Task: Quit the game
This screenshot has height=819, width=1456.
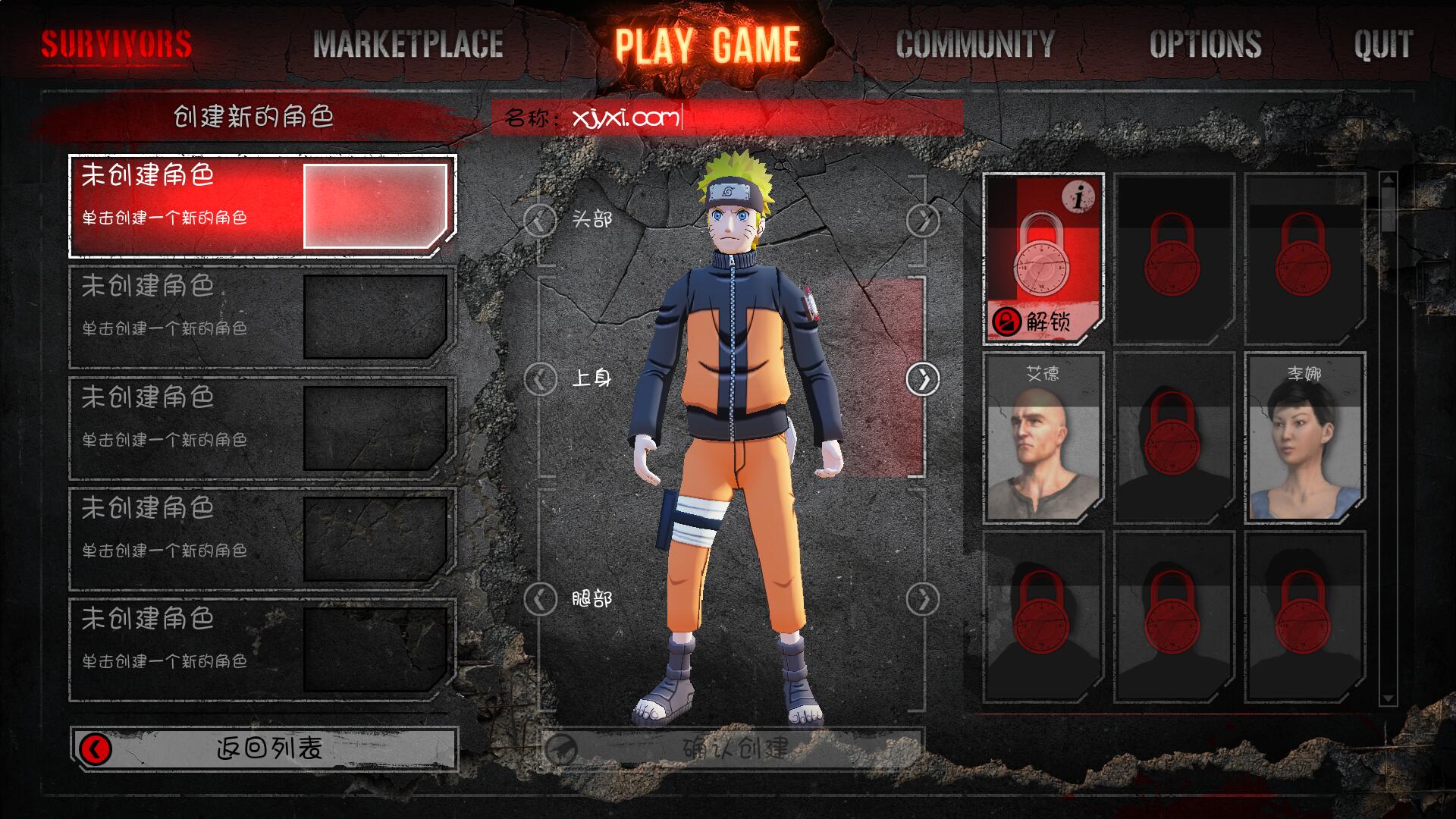Action: pyautogui.click(x=1383, y=44)
